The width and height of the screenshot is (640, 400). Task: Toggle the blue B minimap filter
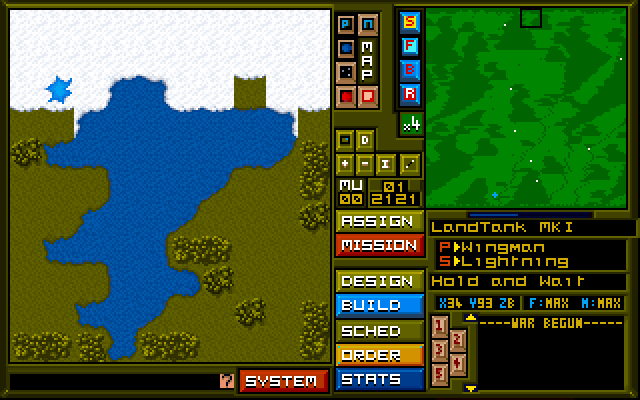tap(410, 69)
